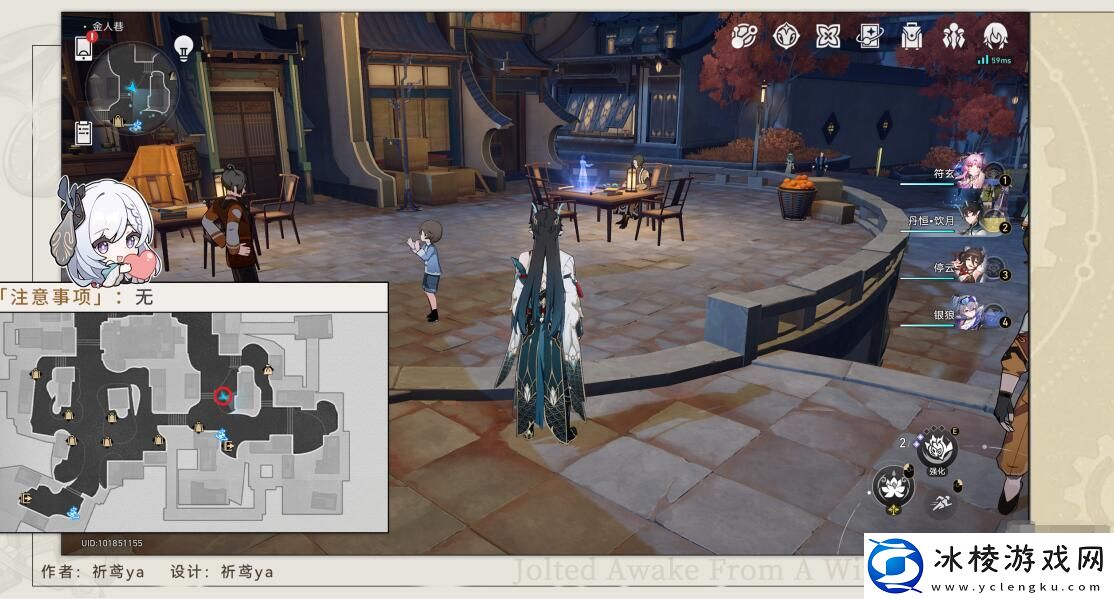1114x599 pixels.
Task: Open the Warp star card icon
Action: tap(870, 37)
